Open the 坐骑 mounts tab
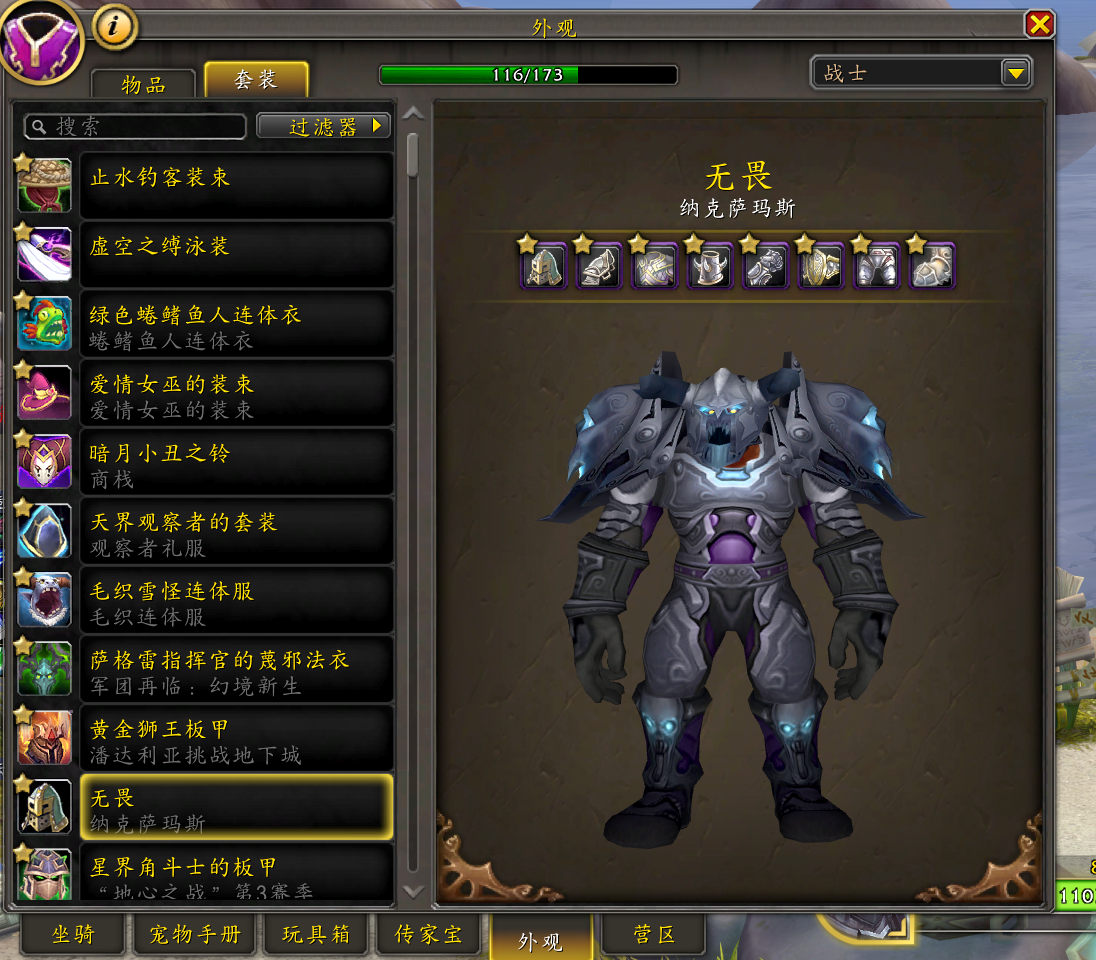The height and width of the screenshot is (960, 1096). coord(74,935)
